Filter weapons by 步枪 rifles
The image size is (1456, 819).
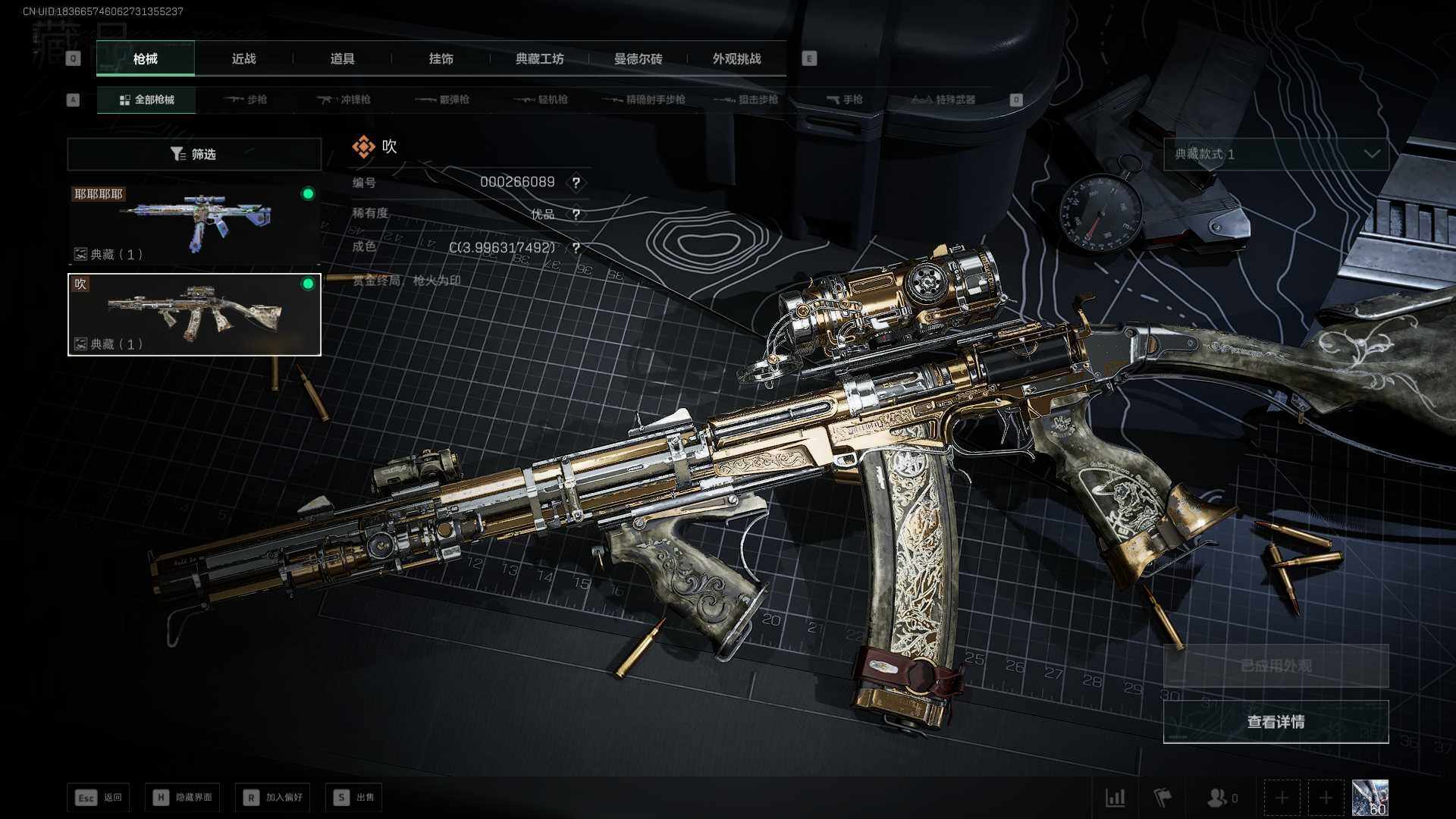[x=246, y=100]
